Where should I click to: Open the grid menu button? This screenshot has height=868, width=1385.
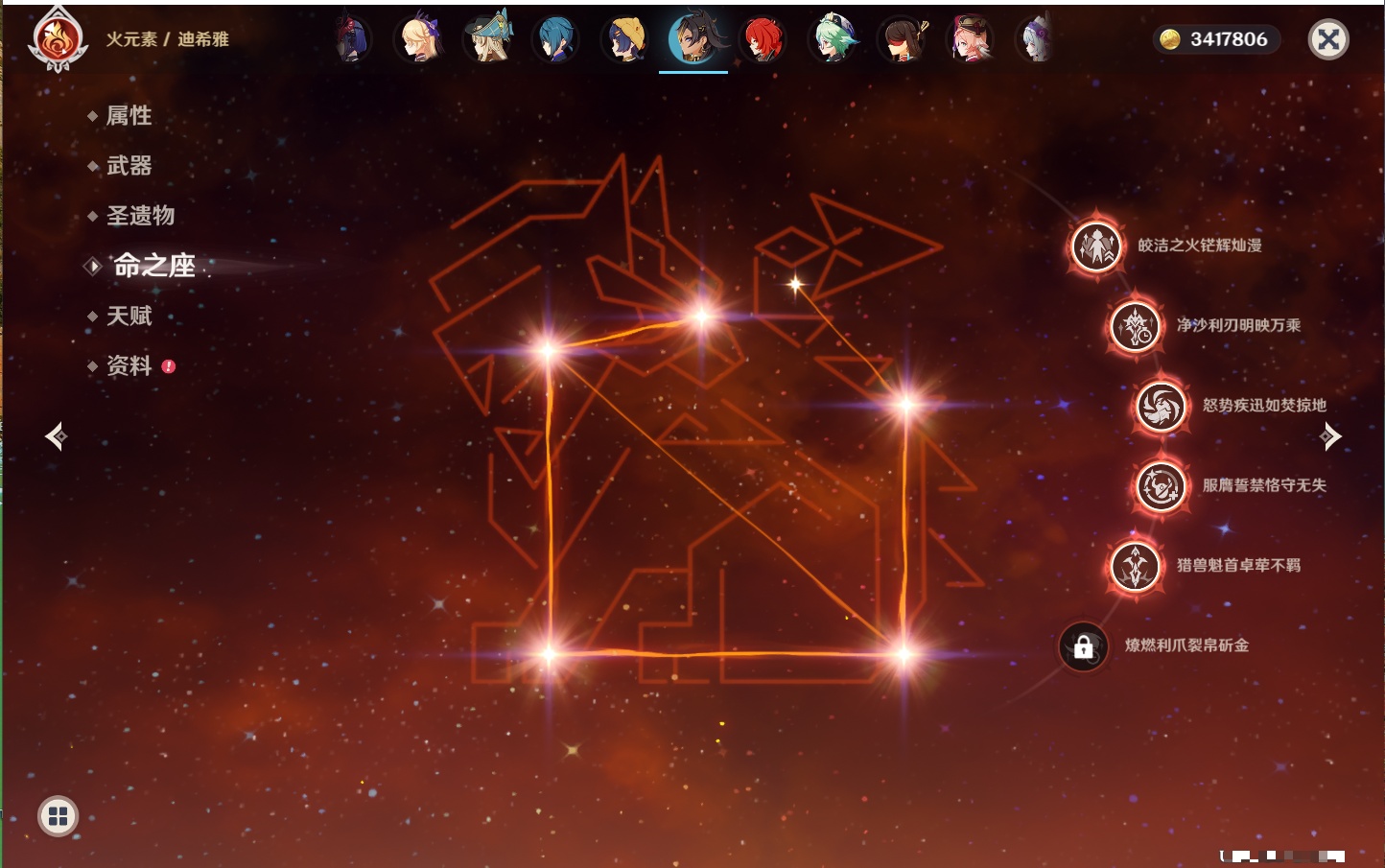(58, 816)
